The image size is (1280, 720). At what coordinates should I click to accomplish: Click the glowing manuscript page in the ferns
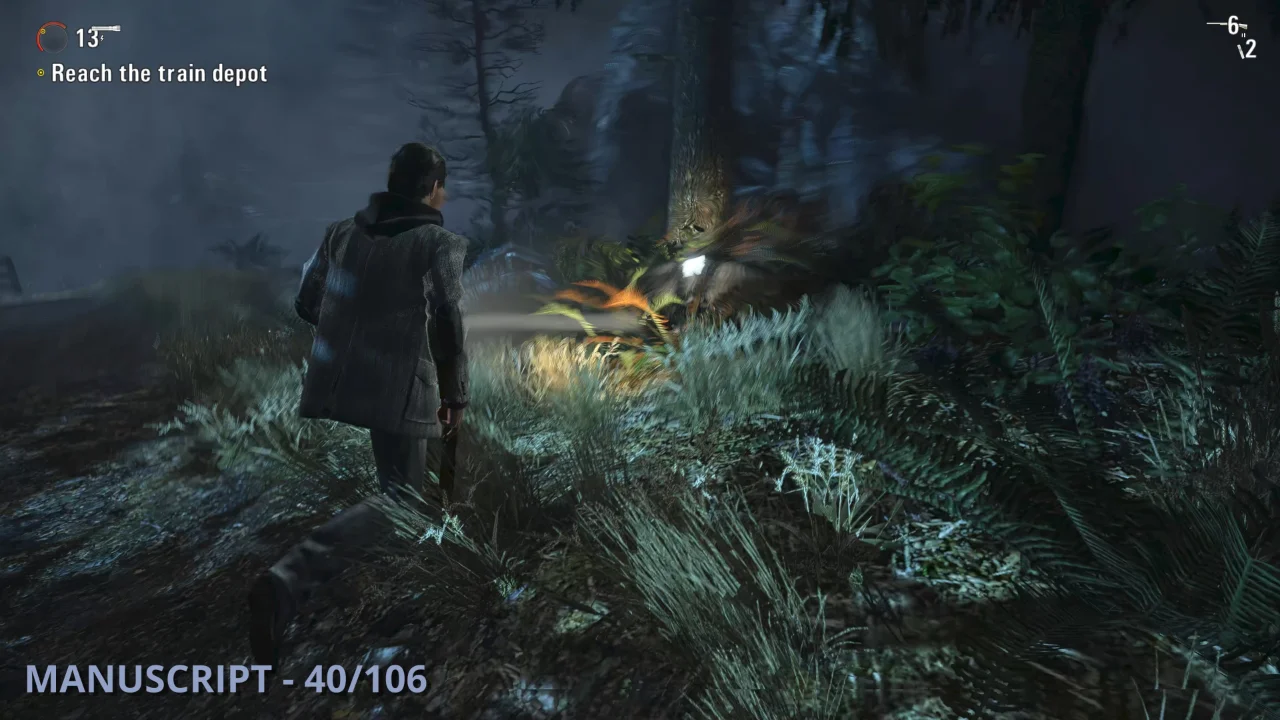(694, 264)
